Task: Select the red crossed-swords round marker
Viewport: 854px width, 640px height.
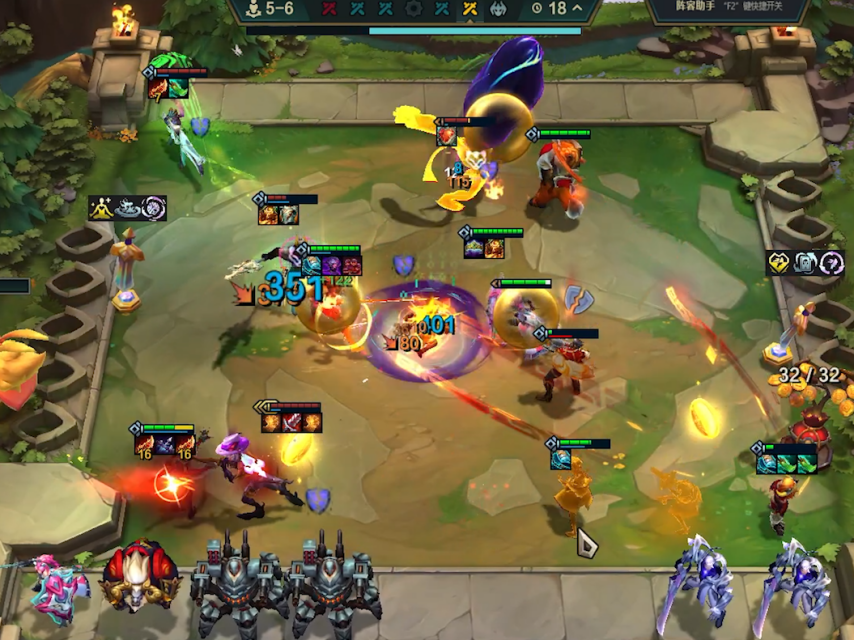Action: (x=329, y=9)
